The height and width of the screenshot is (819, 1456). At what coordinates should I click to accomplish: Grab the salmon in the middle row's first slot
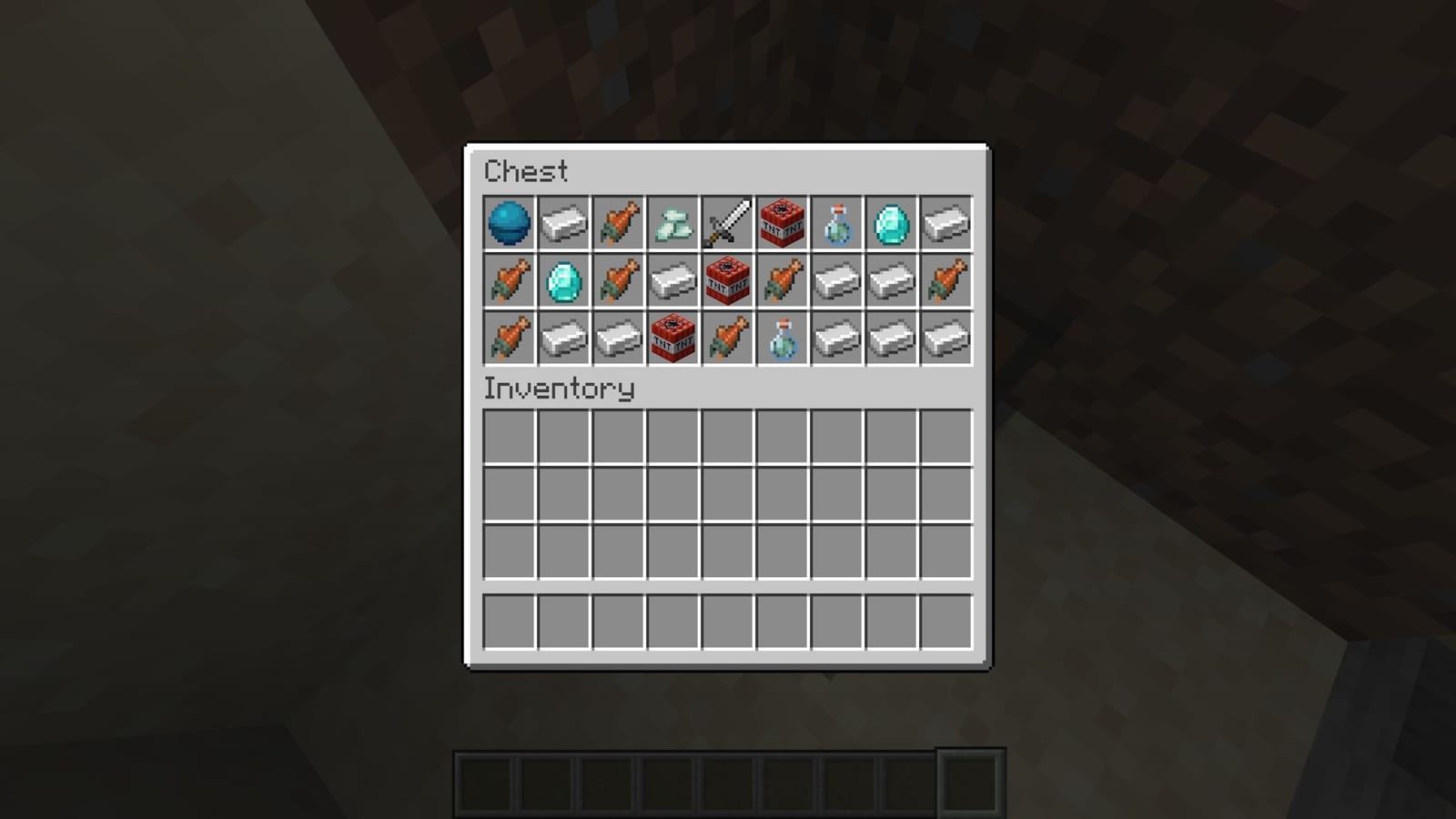click(x=507, y=280)
